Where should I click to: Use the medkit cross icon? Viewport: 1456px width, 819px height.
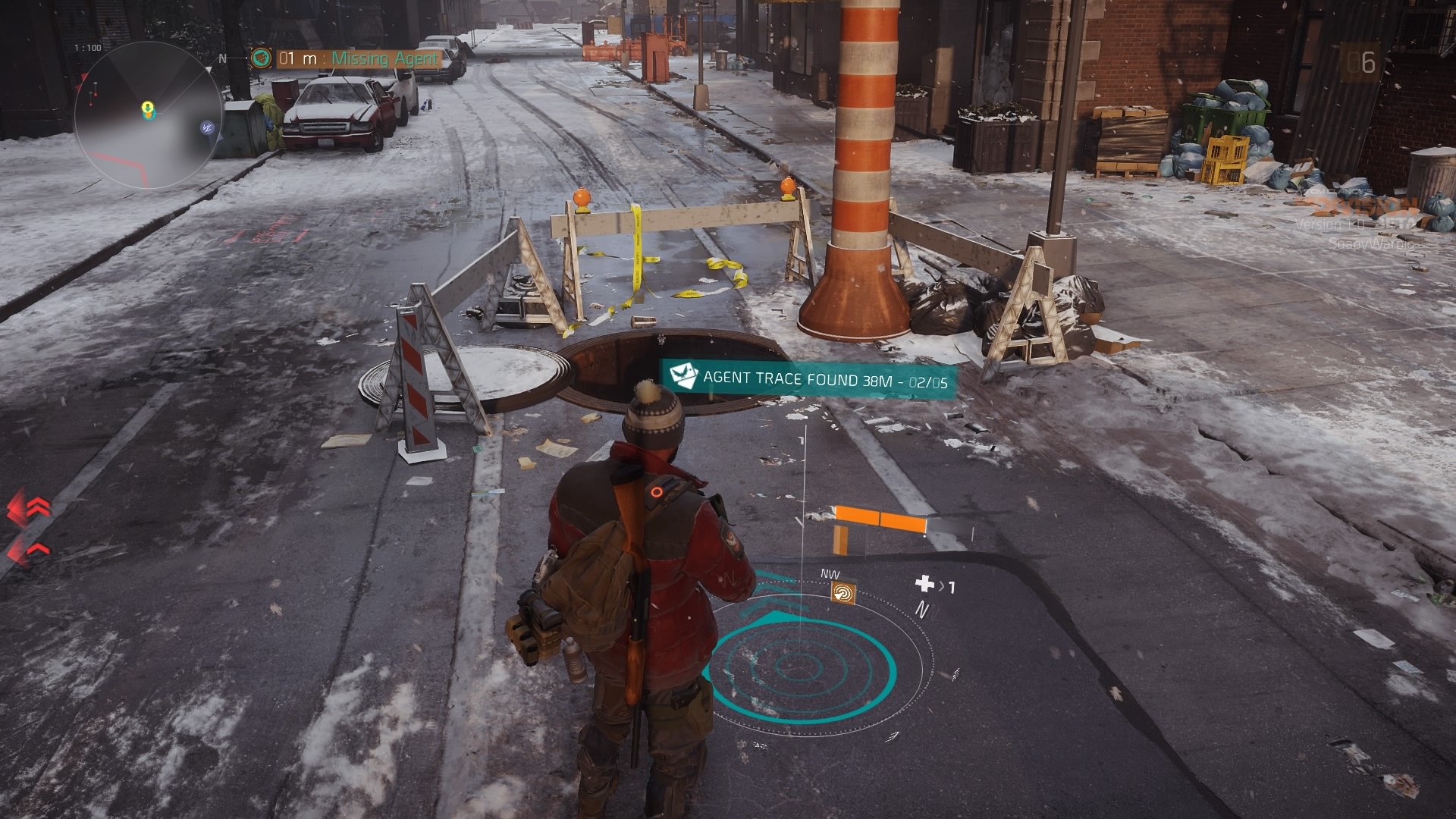point(924,583)
